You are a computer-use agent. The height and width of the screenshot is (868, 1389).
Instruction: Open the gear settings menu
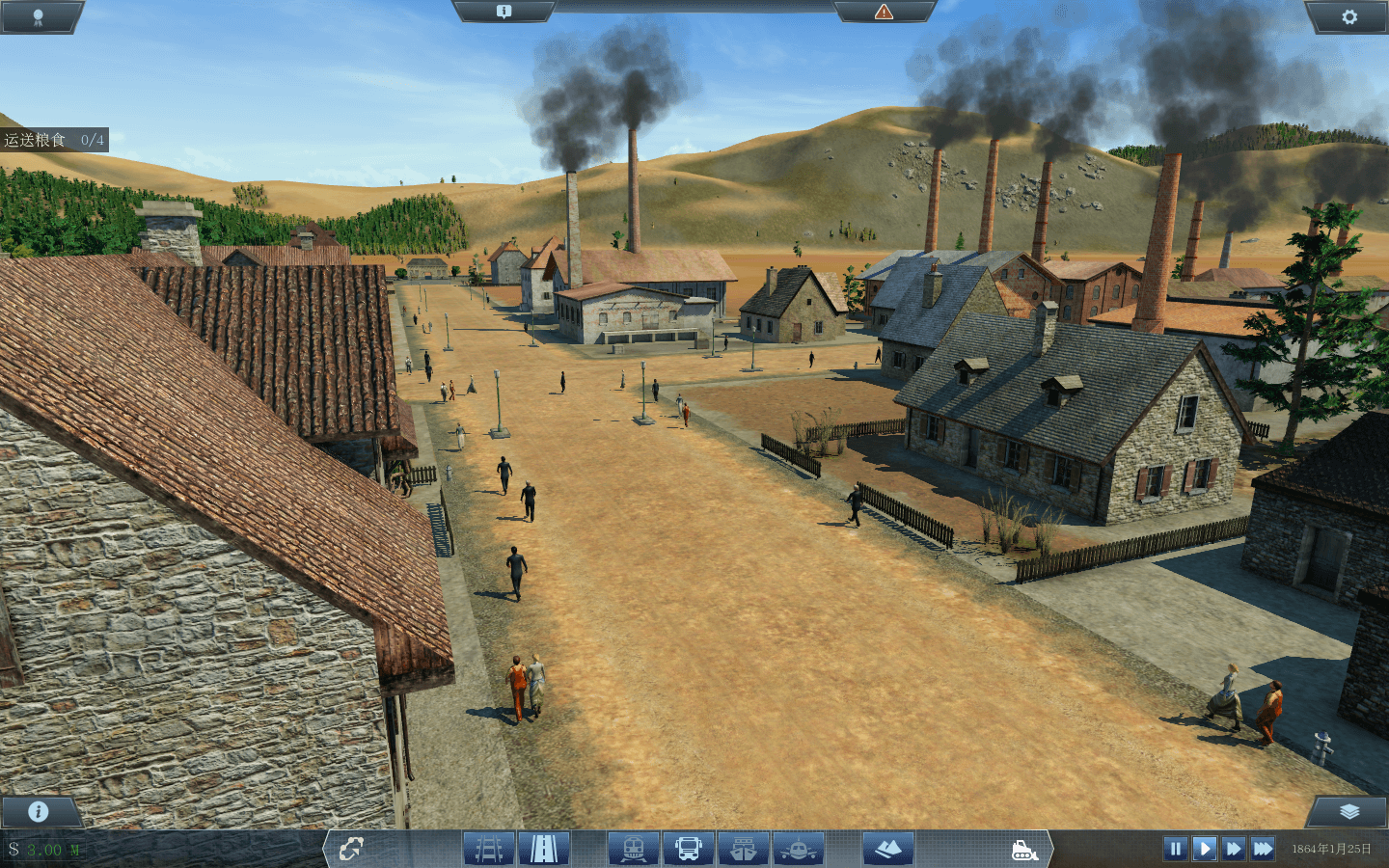1348,16
